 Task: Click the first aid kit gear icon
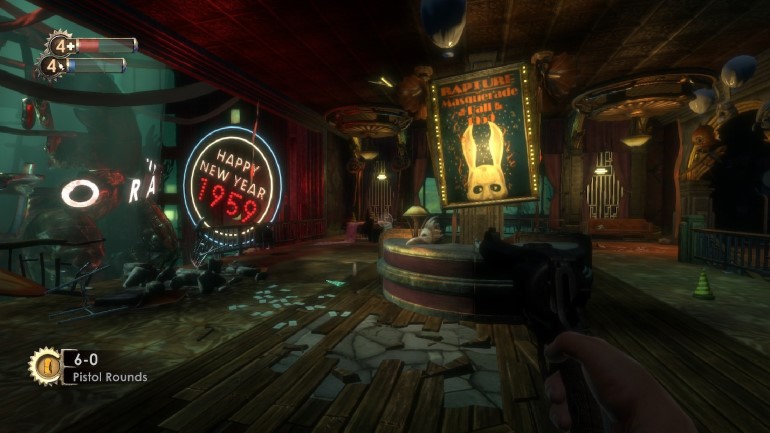coord(60,45)
